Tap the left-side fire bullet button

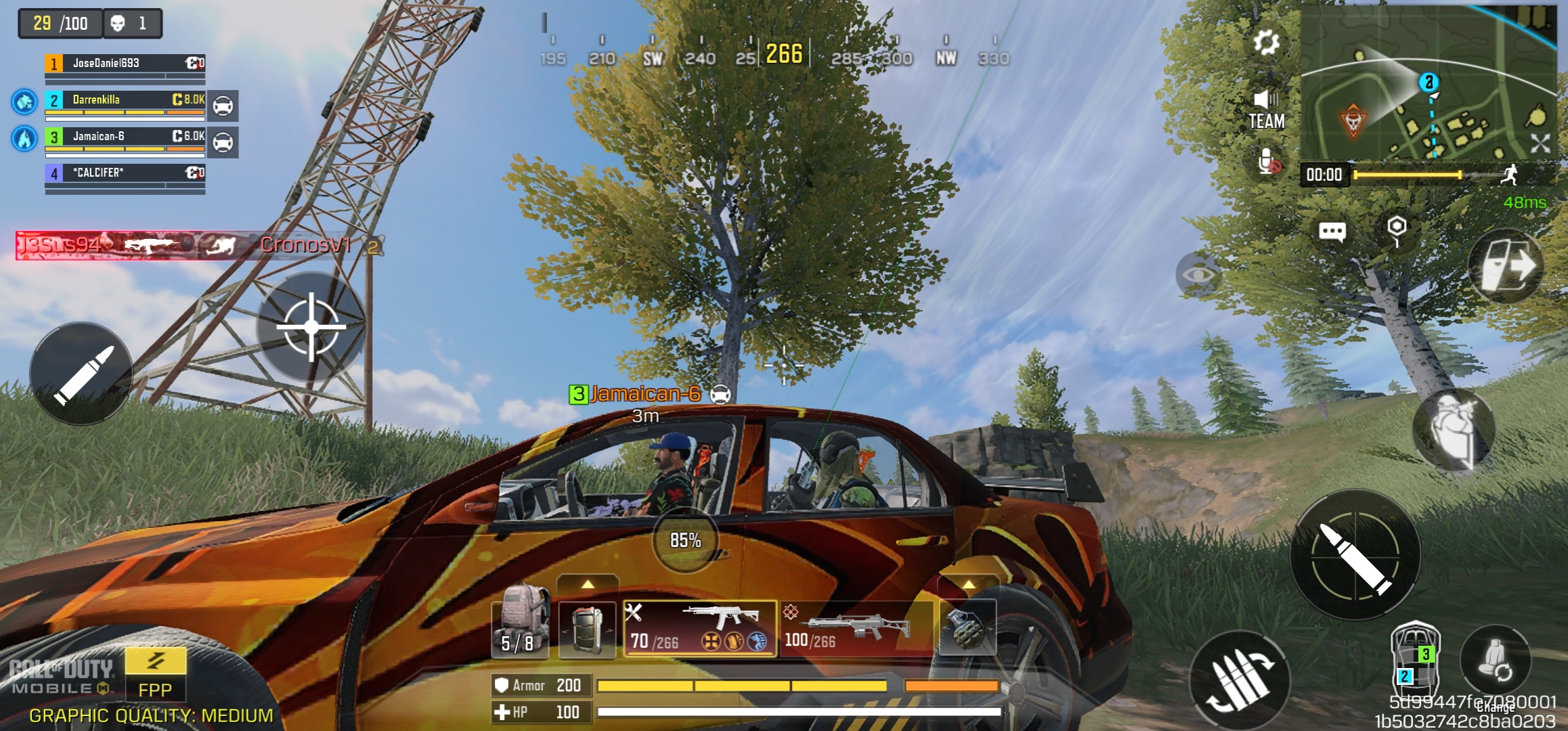(81, 374)
